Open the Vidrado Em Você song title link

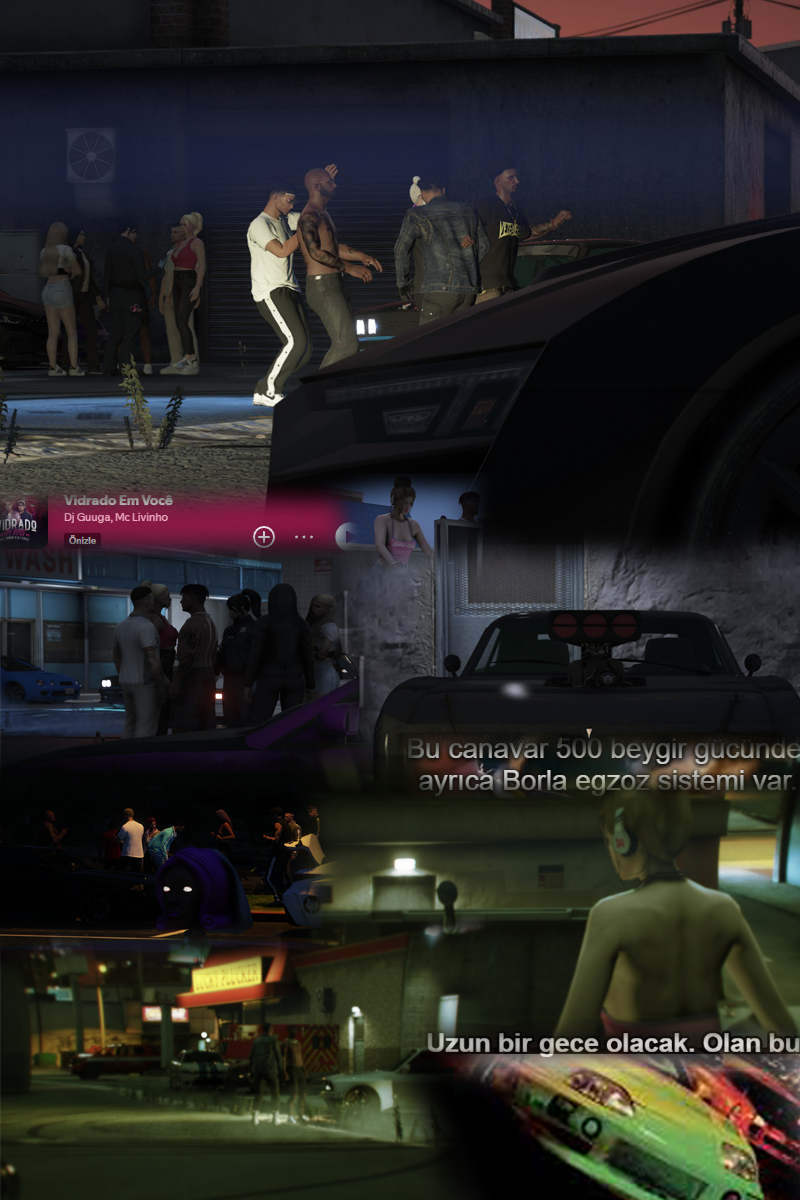(118, 500)
